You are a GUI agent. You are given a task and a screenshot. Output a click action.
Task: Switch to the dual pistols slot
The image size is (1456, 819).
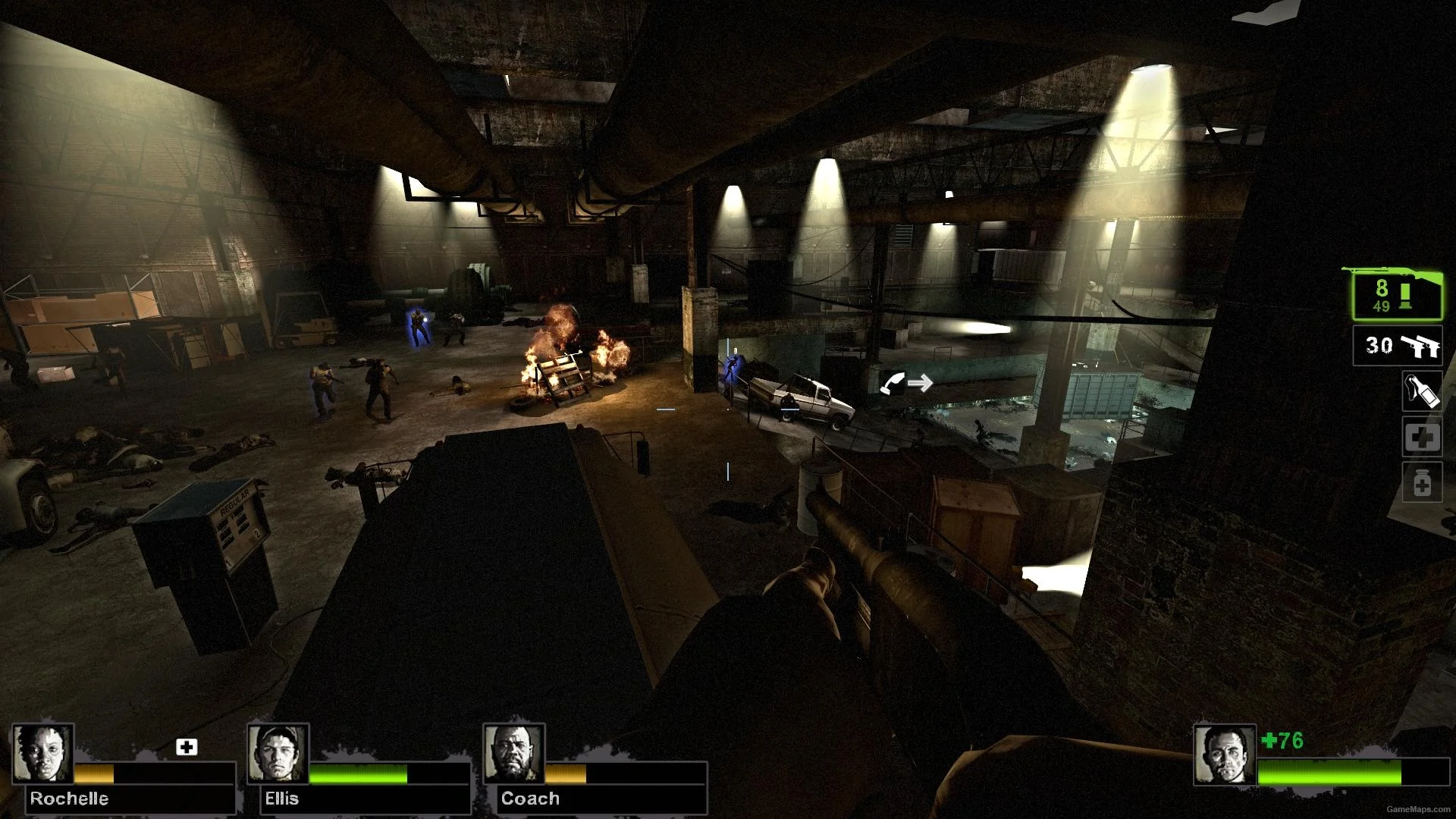click(1398, 346)
